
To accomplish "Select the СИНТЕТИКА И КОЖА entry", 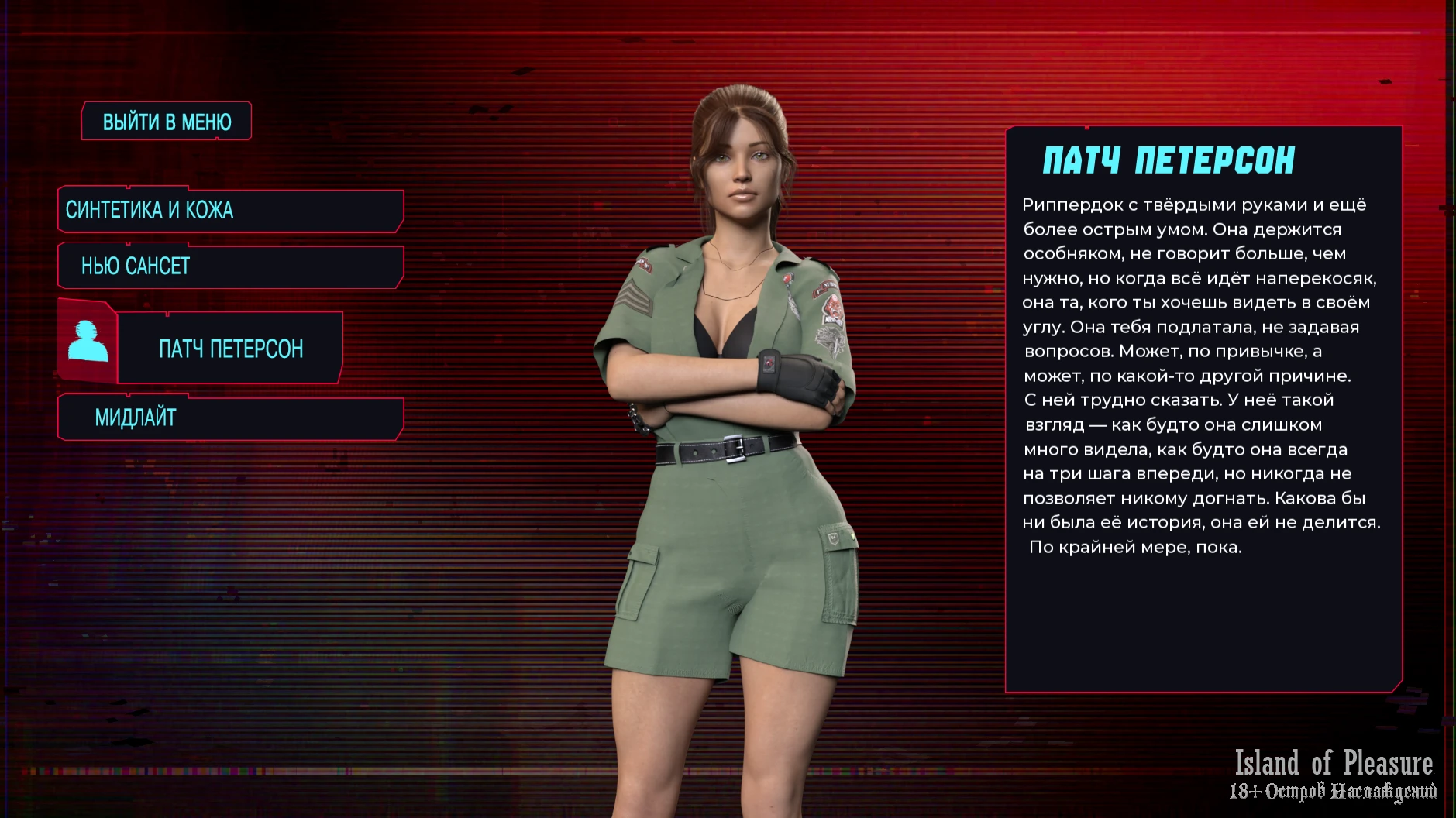I will pyautogui.click(x=230, y=210).
